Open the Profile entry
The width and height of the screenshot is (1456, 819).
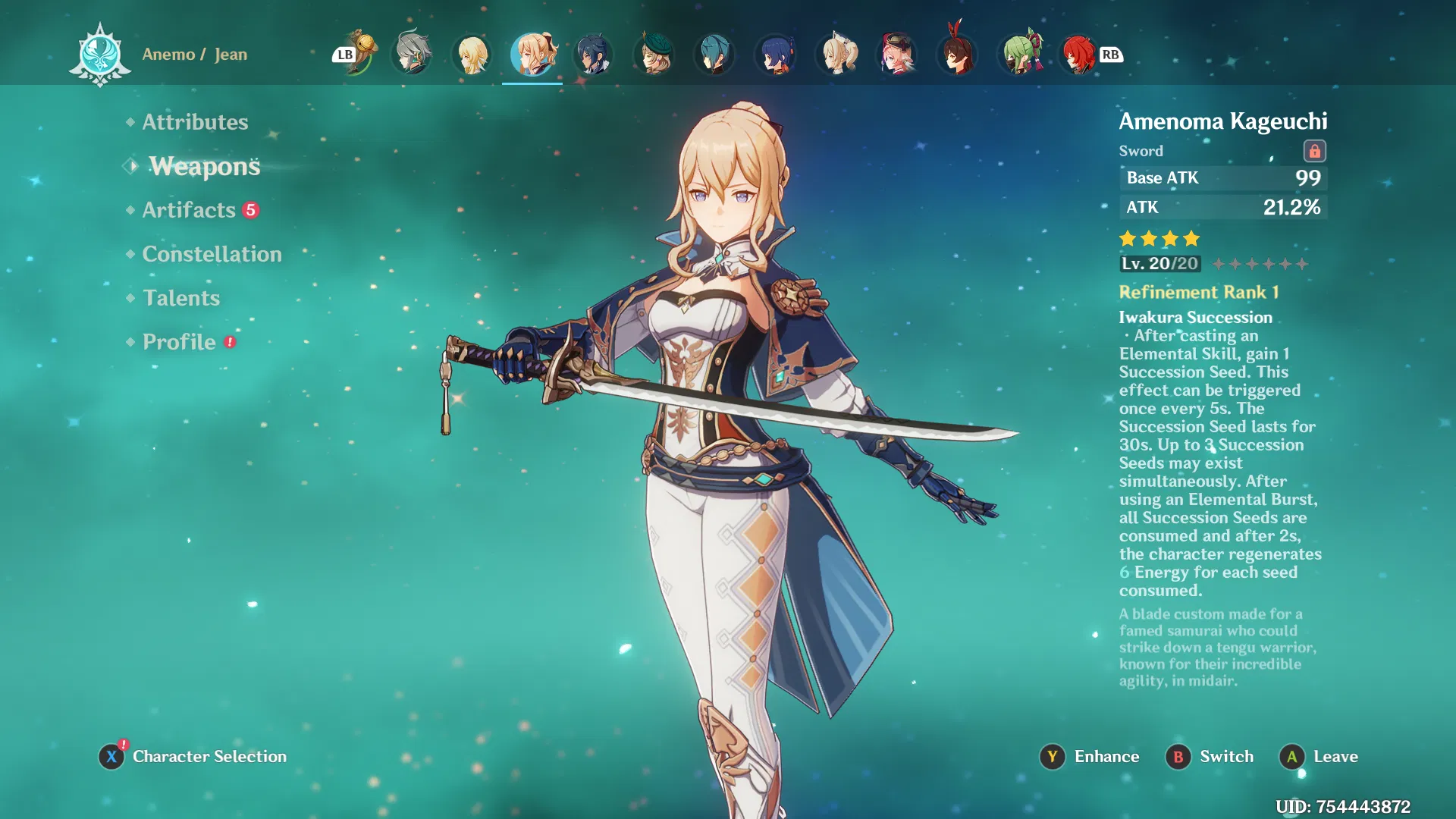(x=179, y=342)
